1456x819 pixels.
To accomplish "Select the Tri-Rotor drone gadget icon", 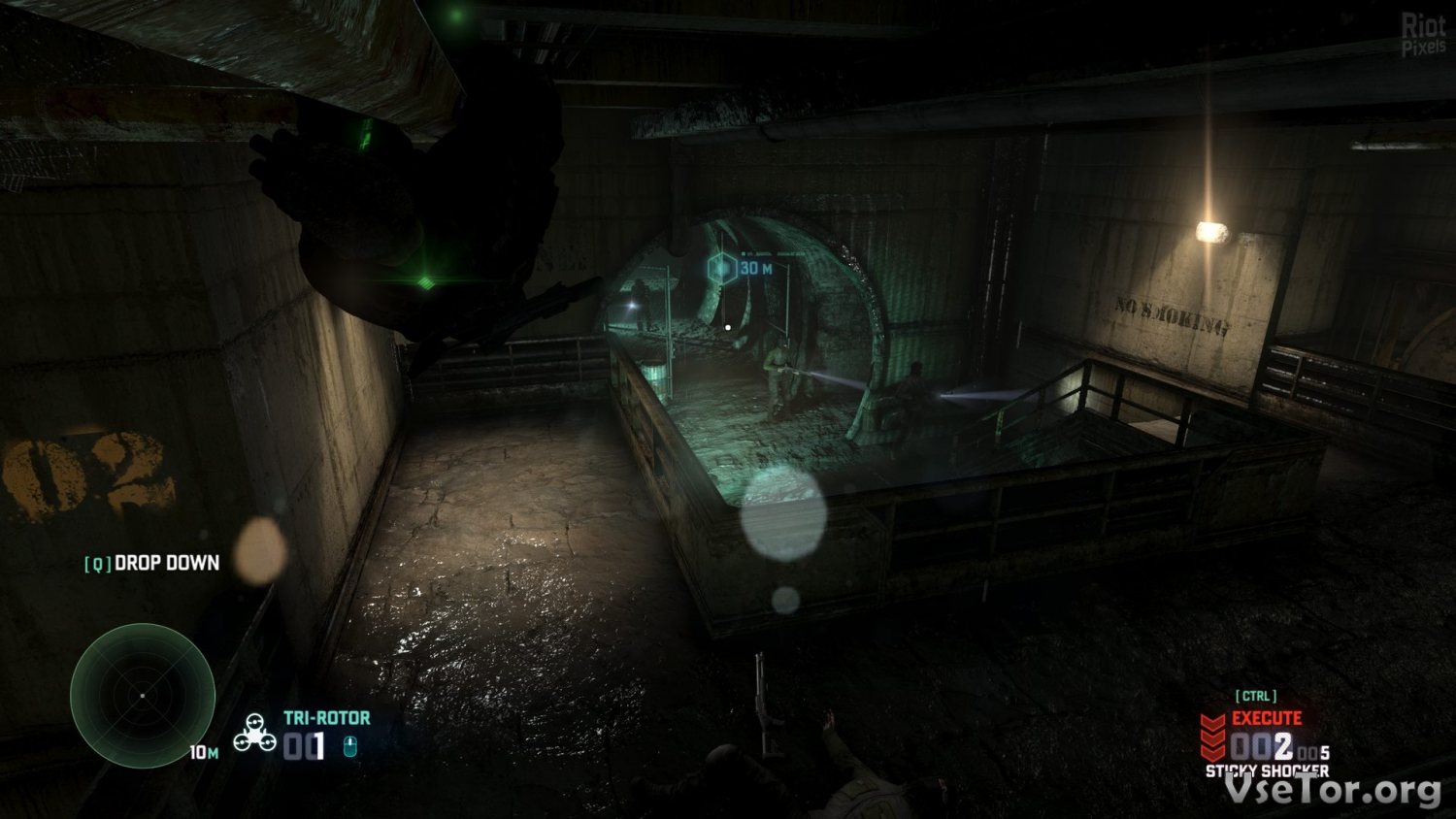I will pos(254,733).
